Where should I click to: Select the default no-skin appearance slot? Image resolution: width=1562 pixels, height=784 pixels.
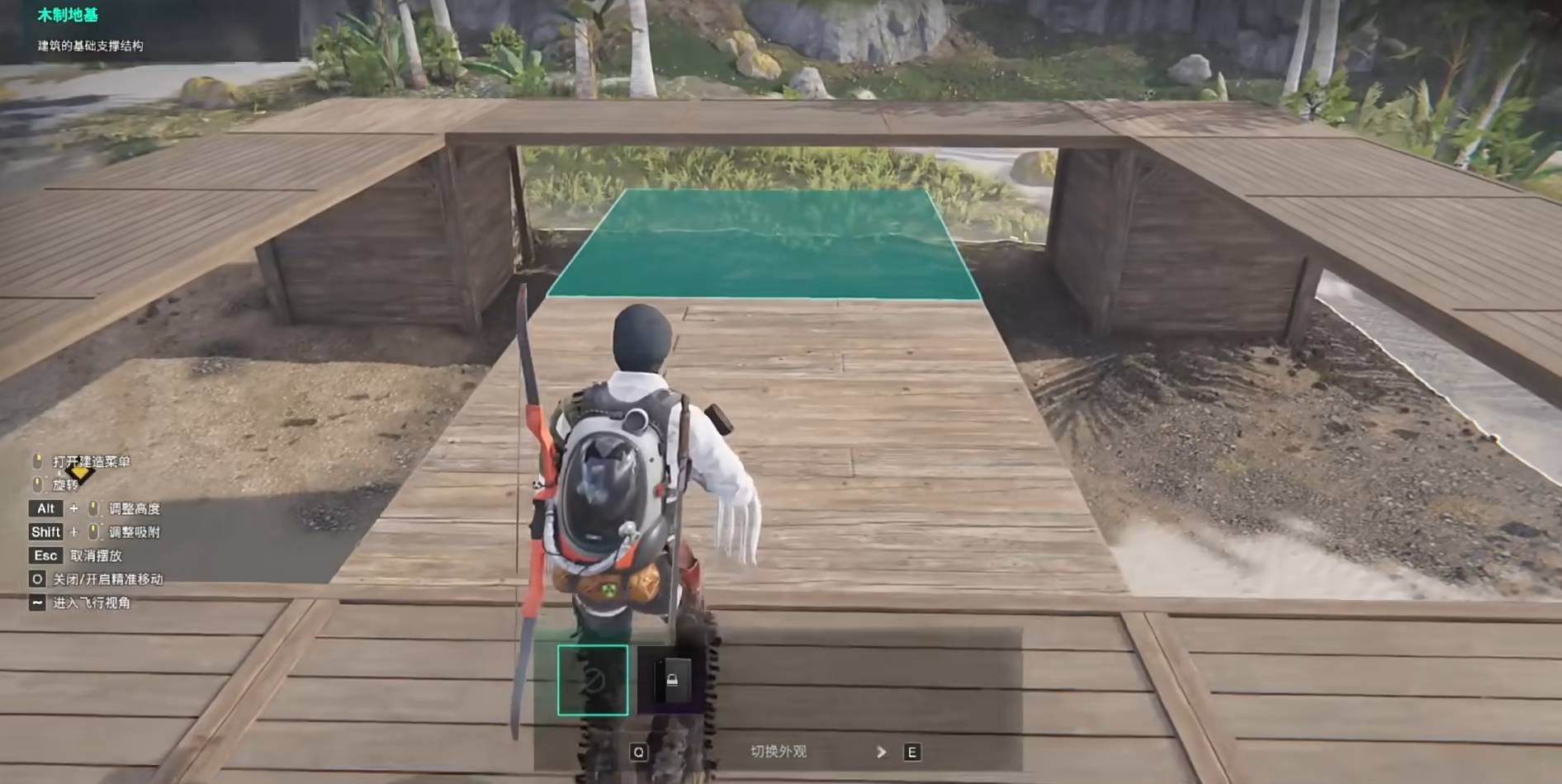coord(593,680)
